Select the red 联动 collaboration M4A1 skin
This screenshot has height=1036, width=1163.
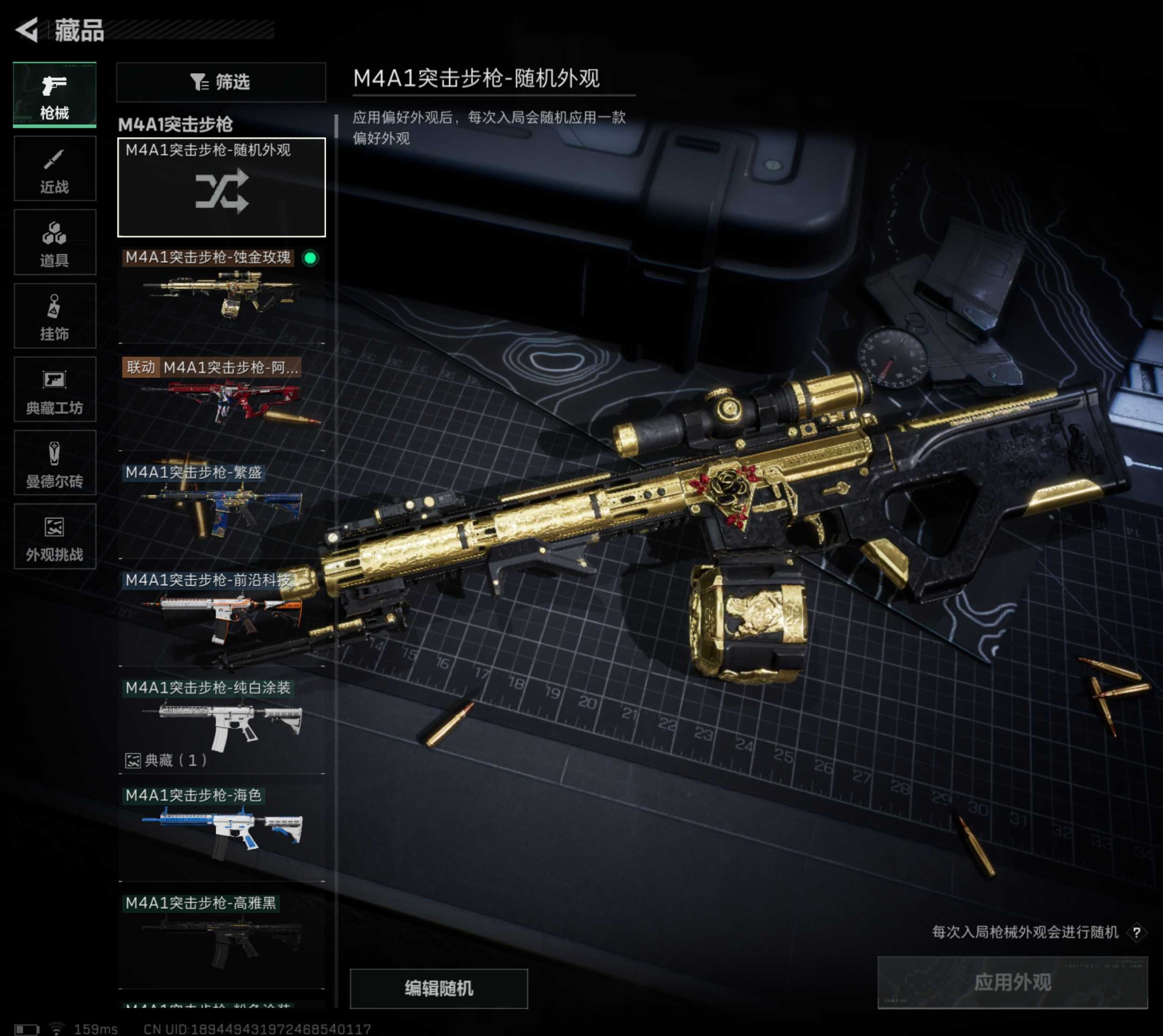(x=221, y=402)
